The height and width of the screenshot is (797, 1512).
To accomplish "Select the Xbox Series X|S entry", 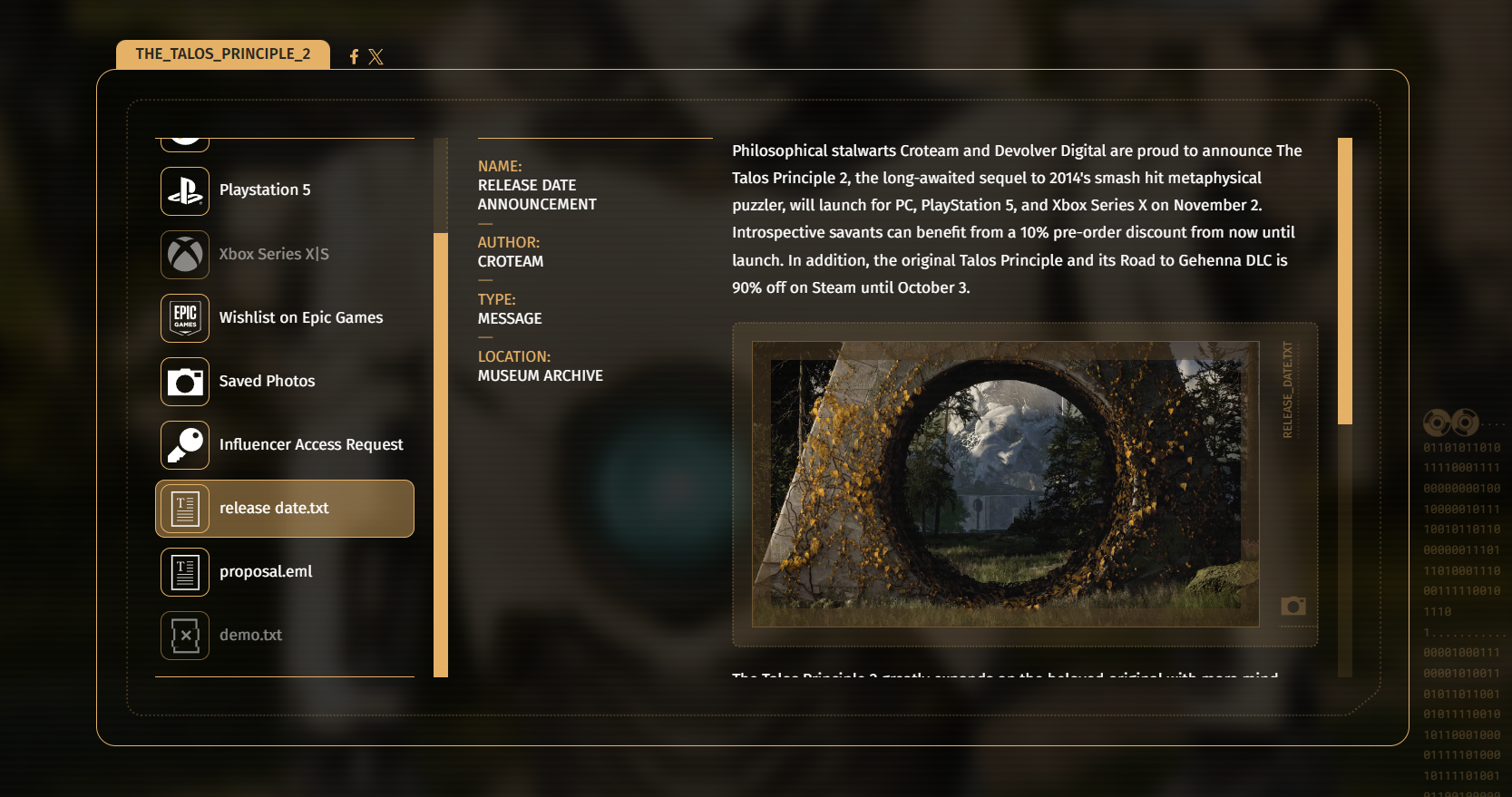I will (x=273, y=254).
